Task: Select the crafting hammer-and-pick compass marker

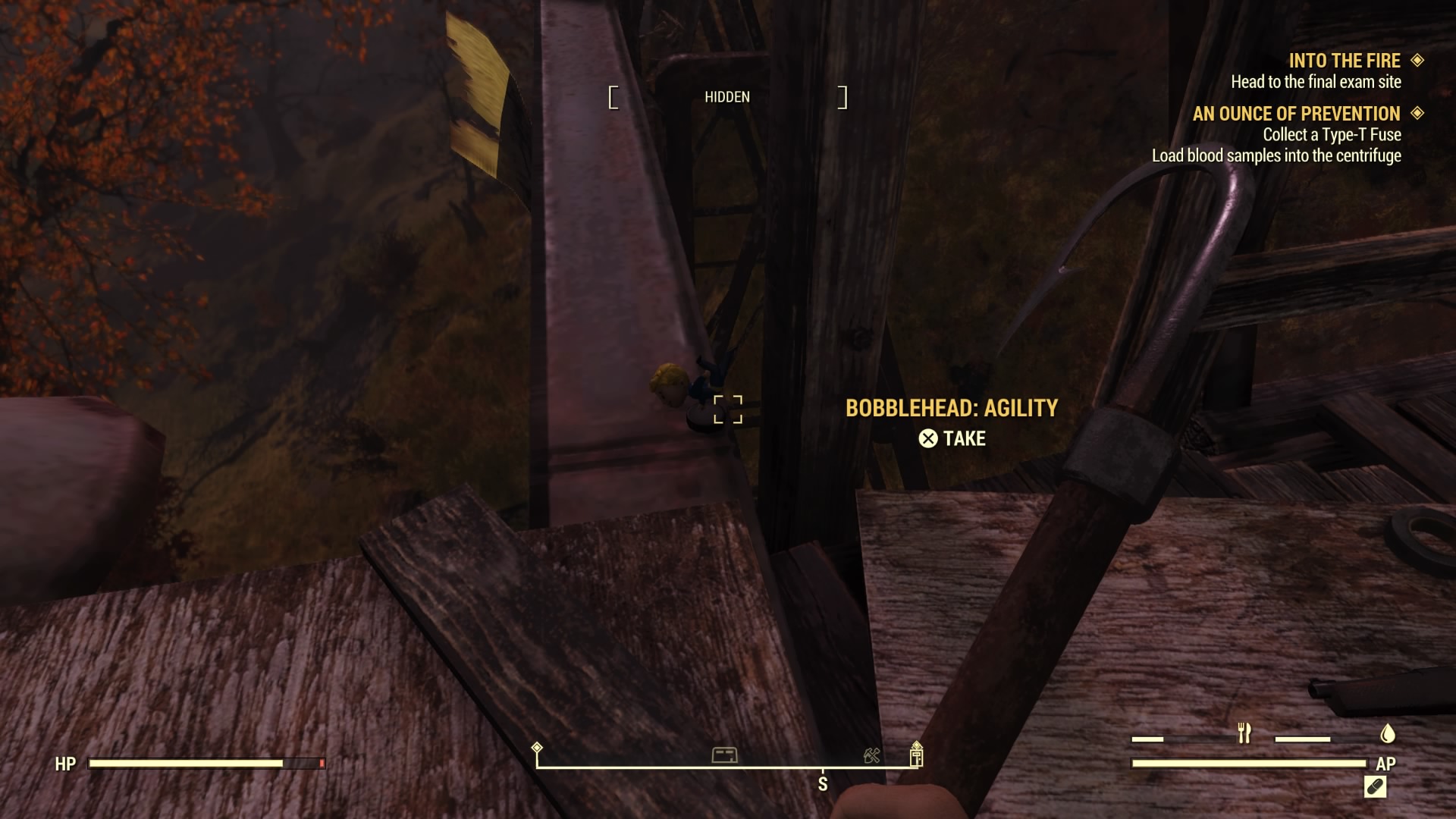Action: [x=871, y=755]
